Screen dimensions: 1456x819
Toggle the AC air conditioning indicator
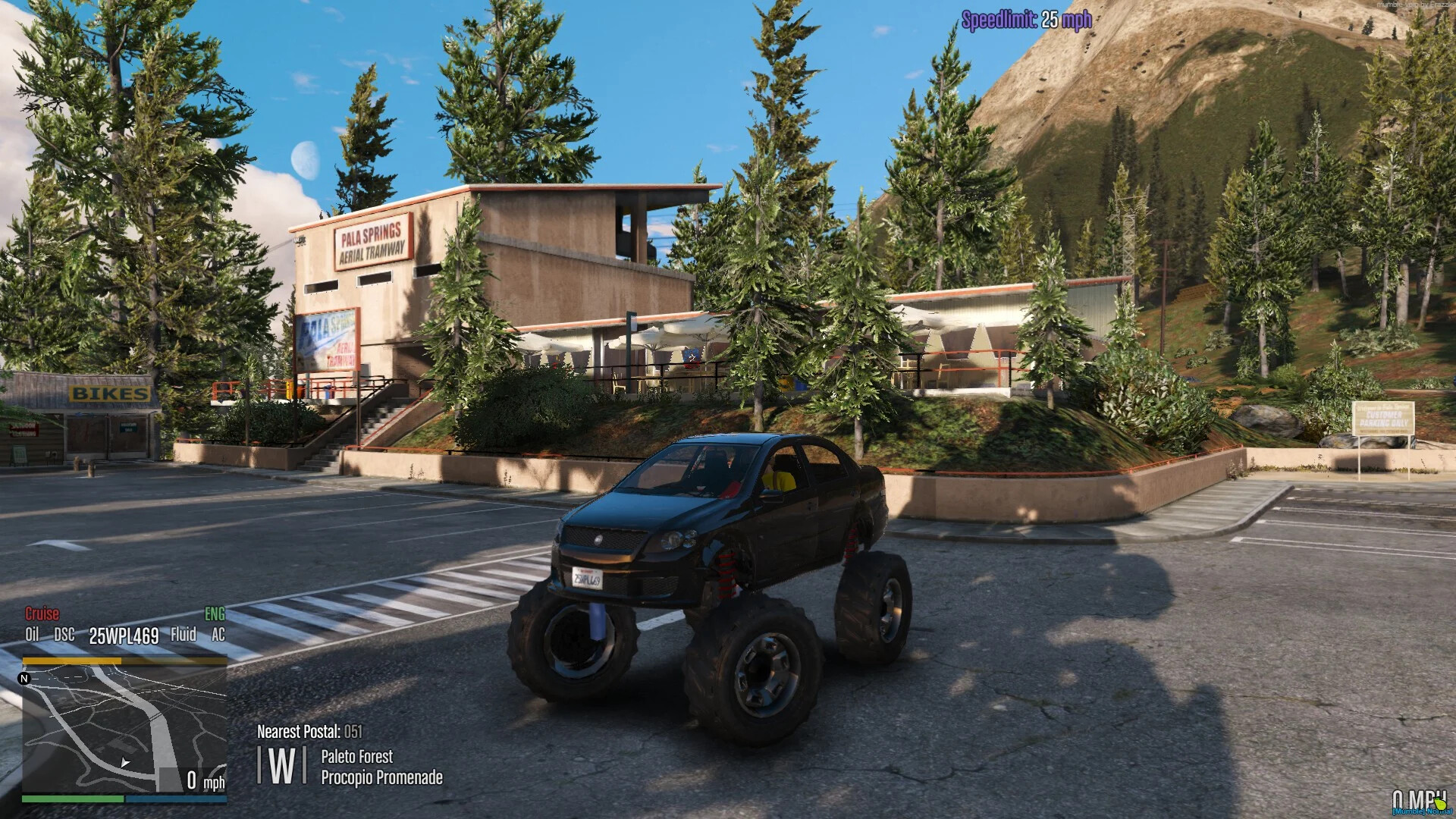218,635
